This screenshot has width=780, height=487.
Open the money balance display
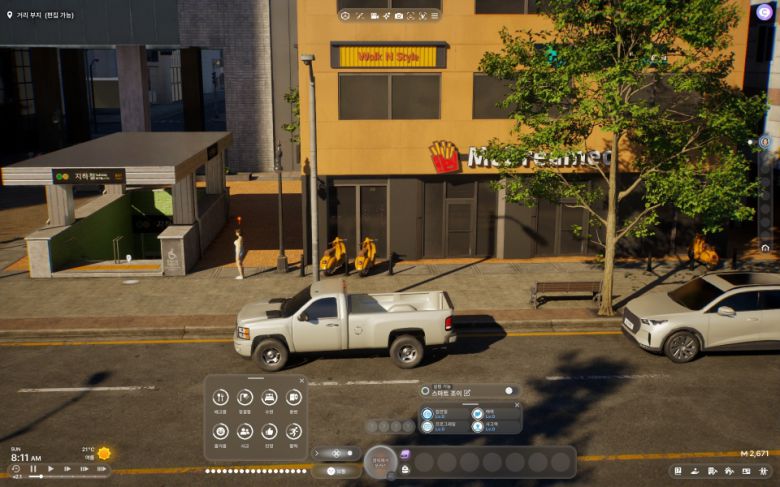(754, 454)
